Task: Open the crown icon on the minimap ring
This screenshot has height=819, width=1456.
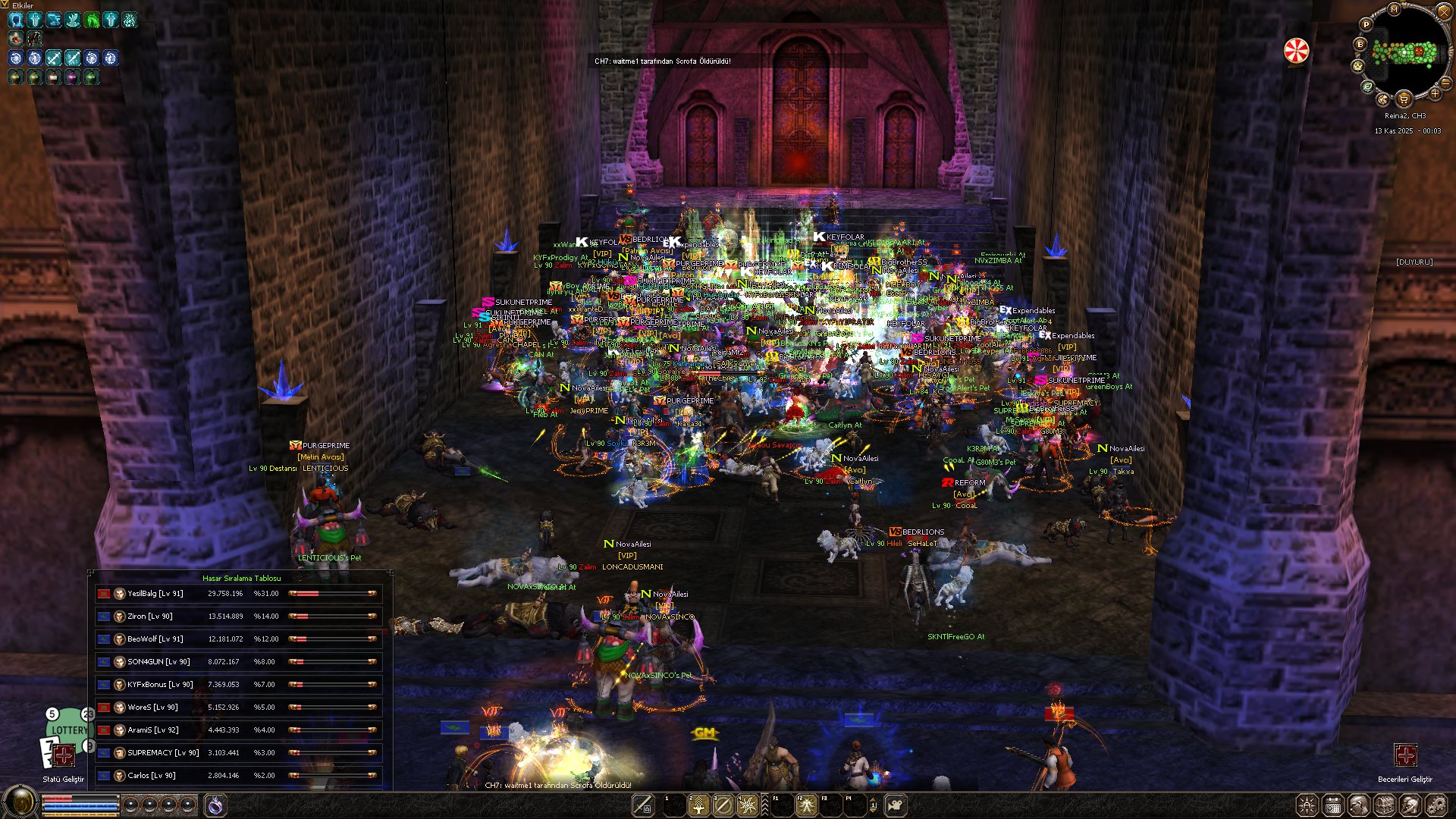Action: (1358, 66)
